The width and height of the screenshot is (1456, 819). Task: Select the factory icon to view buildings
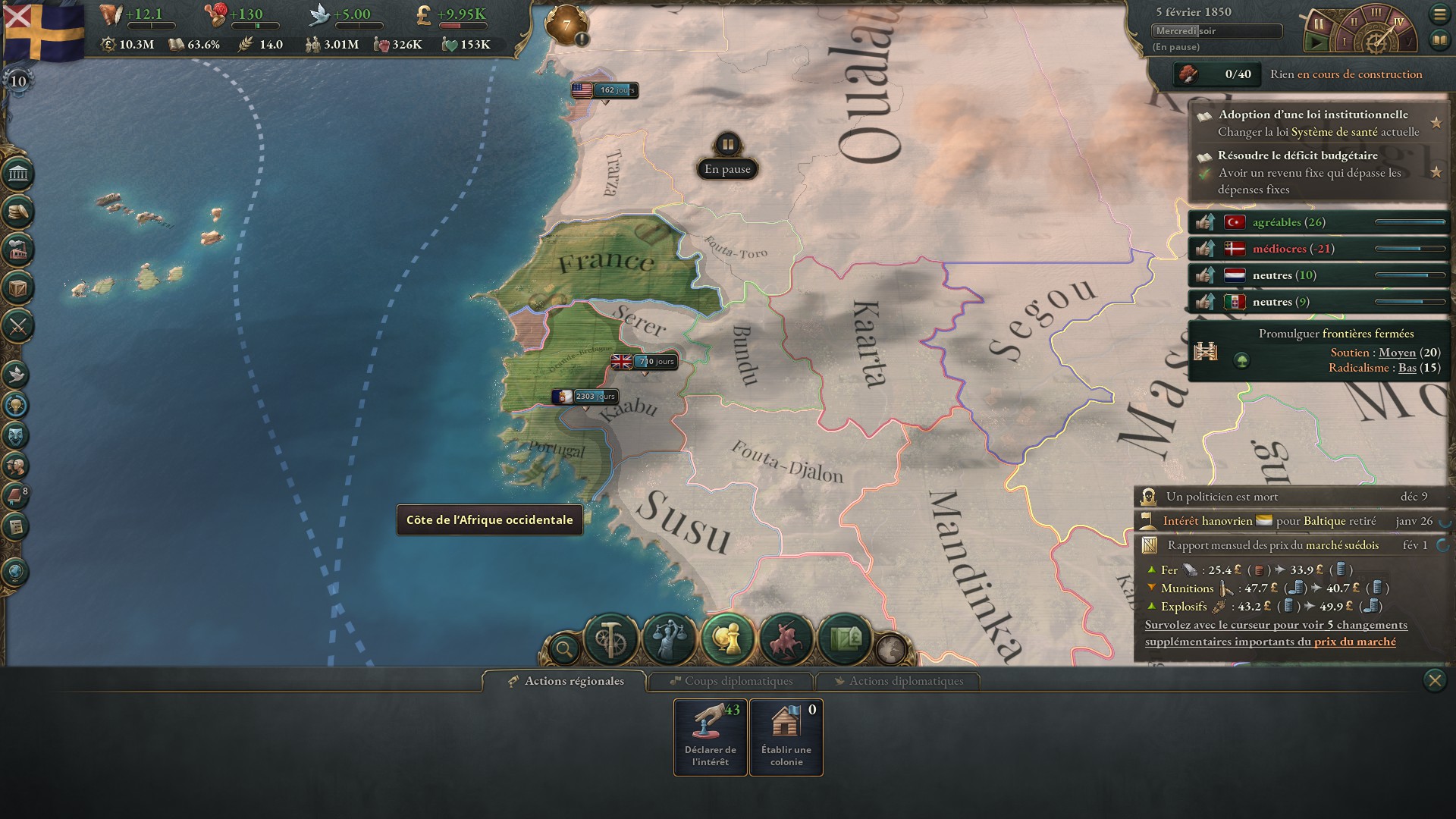click(x=20, y=249)
